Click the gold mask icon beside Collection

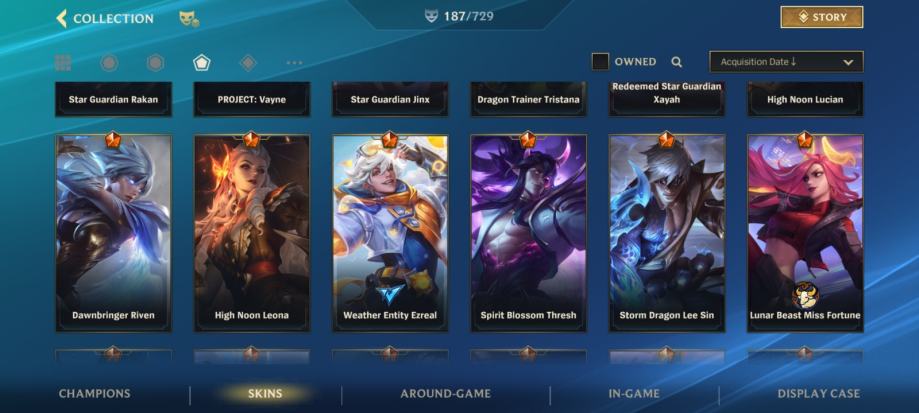[x=188, y=18]
